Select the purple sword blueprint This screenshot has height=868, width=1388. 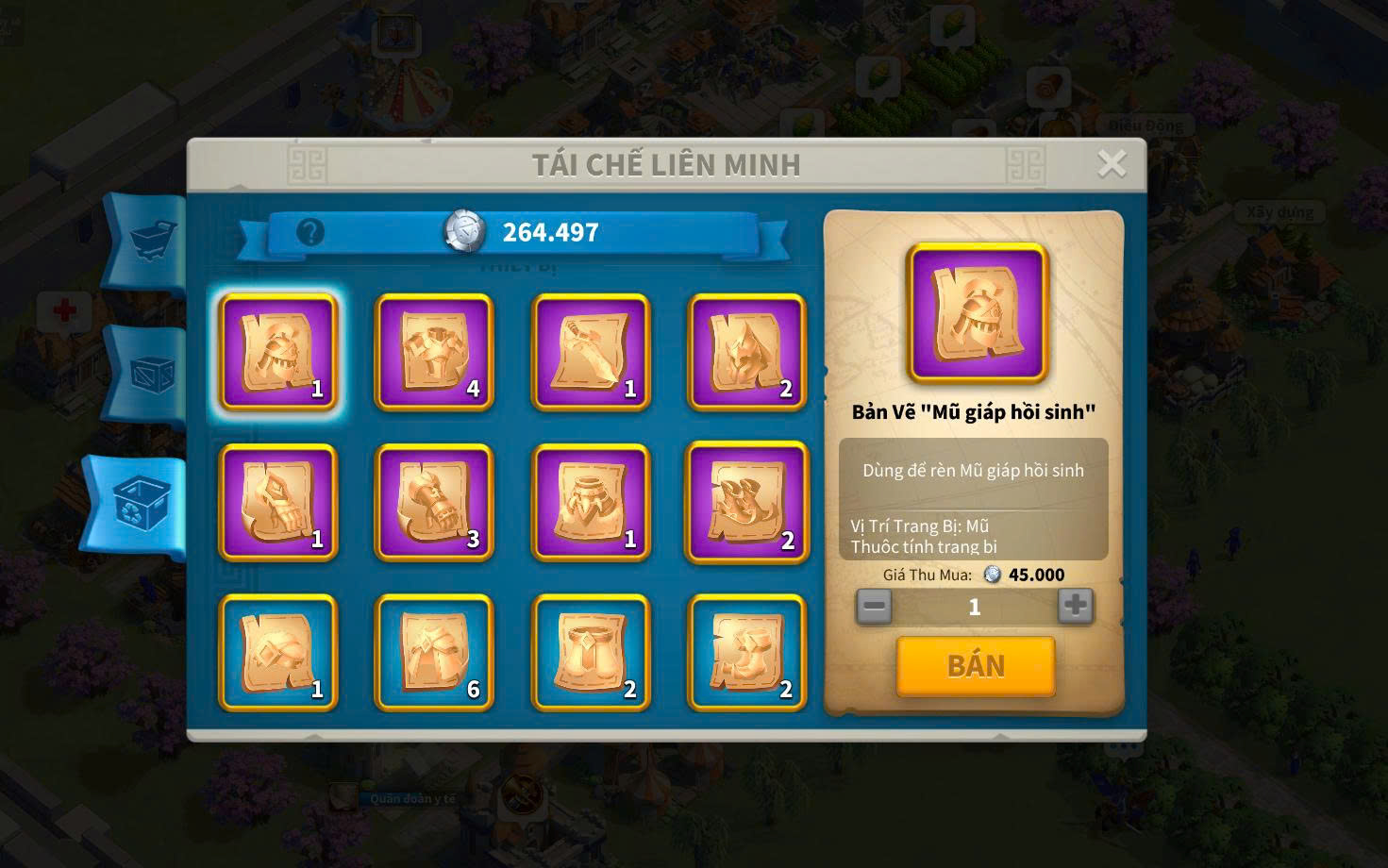pyautogui.click(x=591, y=352)
